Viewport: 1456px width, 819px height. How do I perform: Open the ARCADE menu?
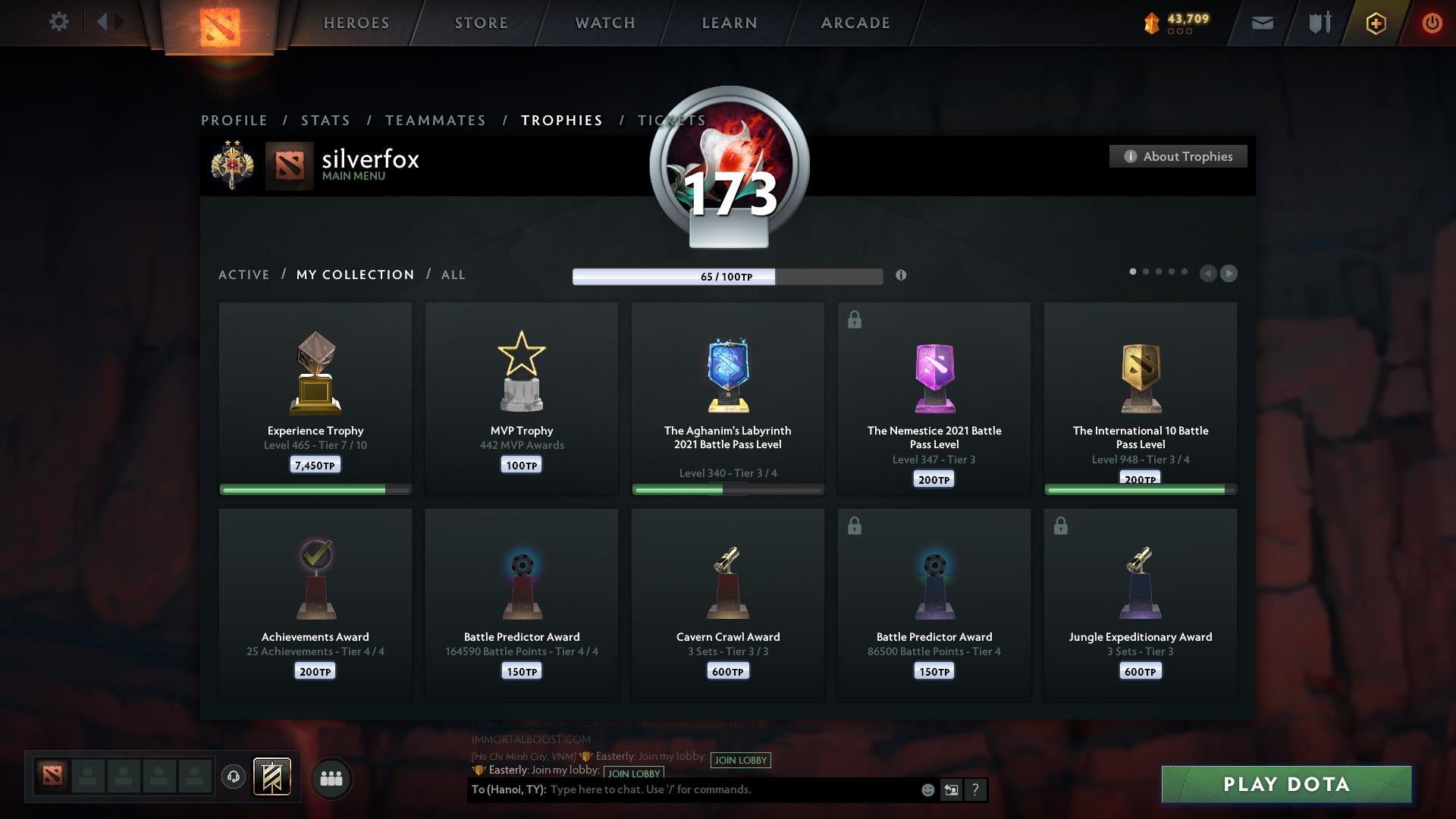point(854,23)
